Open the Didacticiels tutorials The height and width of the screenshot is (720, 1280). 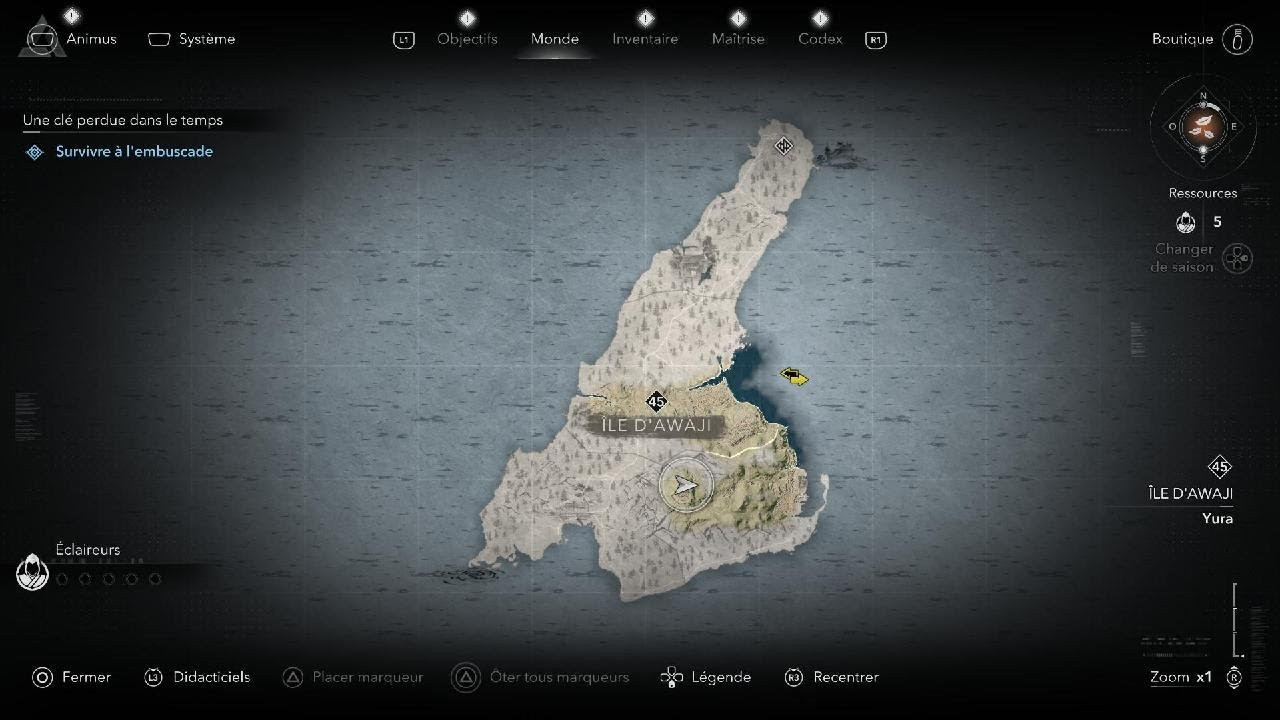point(197,677)
